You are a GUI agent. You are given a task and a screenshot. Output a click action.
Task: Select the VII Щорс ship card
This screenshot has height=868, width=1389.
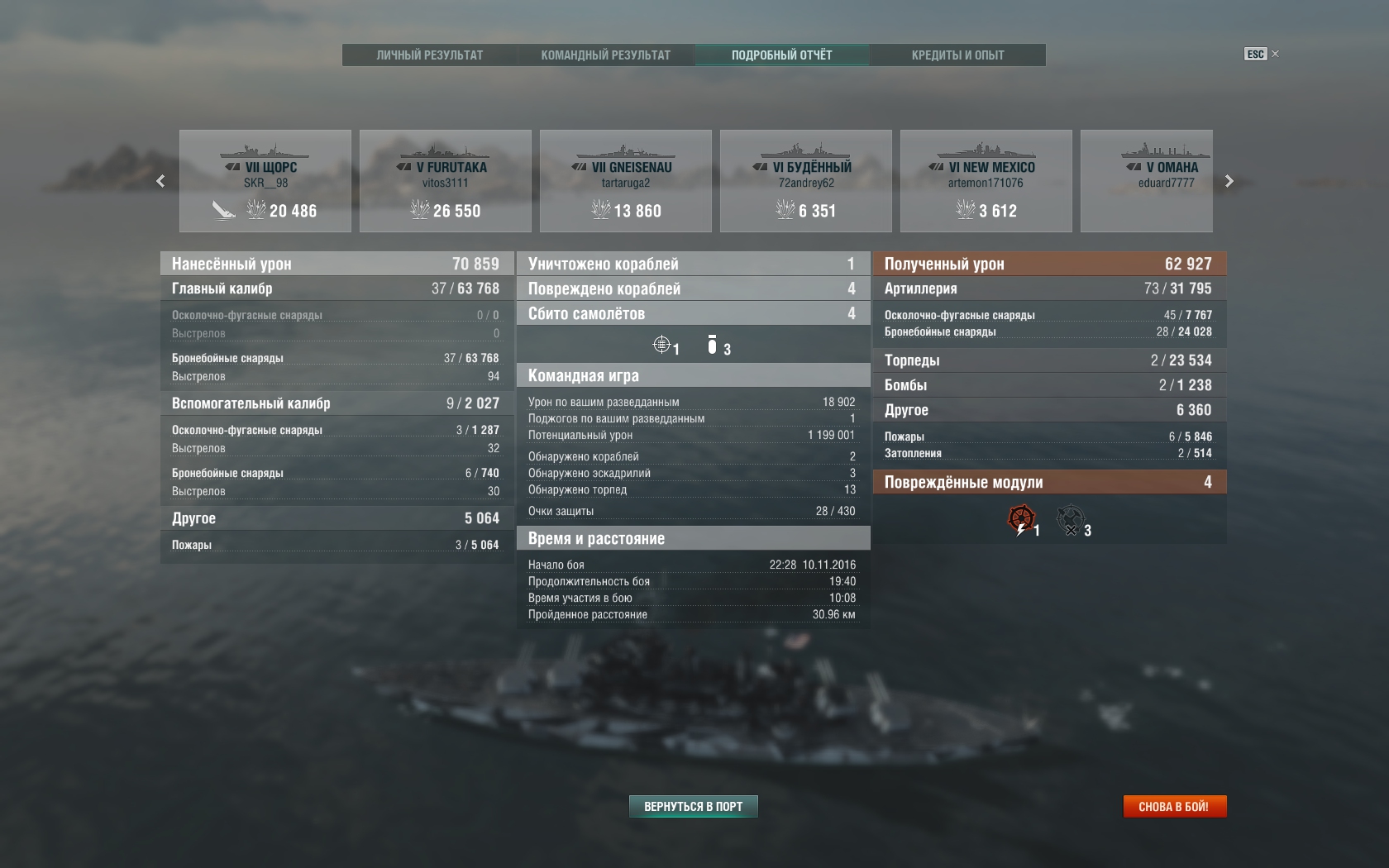click(265, 181)
